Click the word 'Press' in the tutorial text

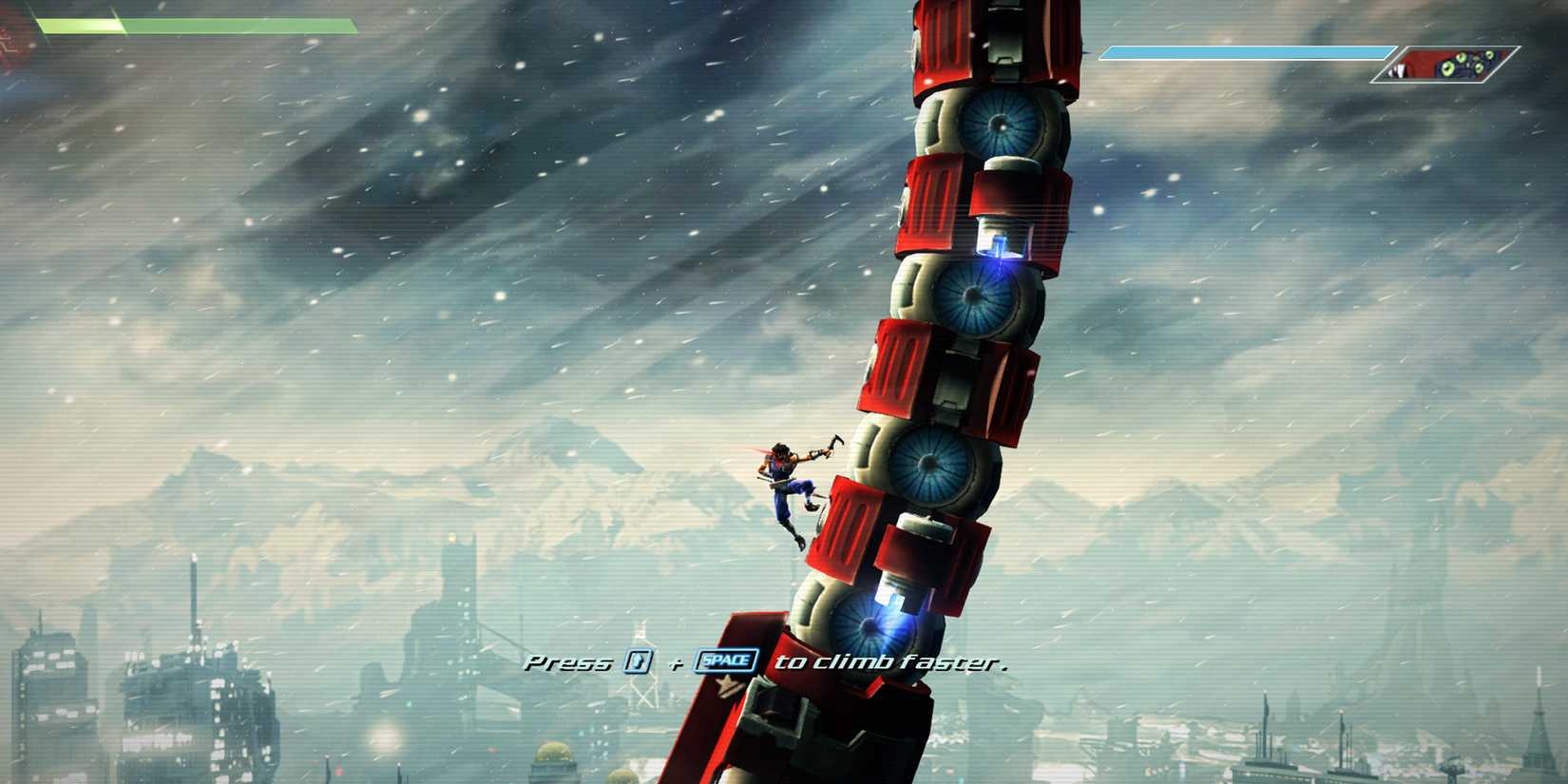click(568, 662)
